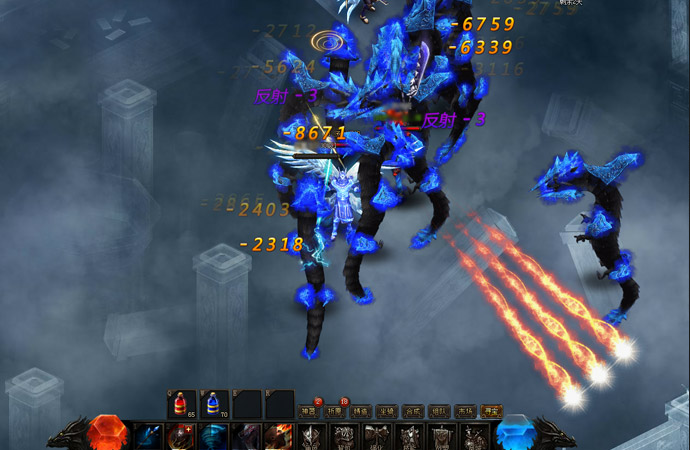Select the helmet icon in bottom bar
This screenshot has height=450, width=690.
tap(311, 437)
